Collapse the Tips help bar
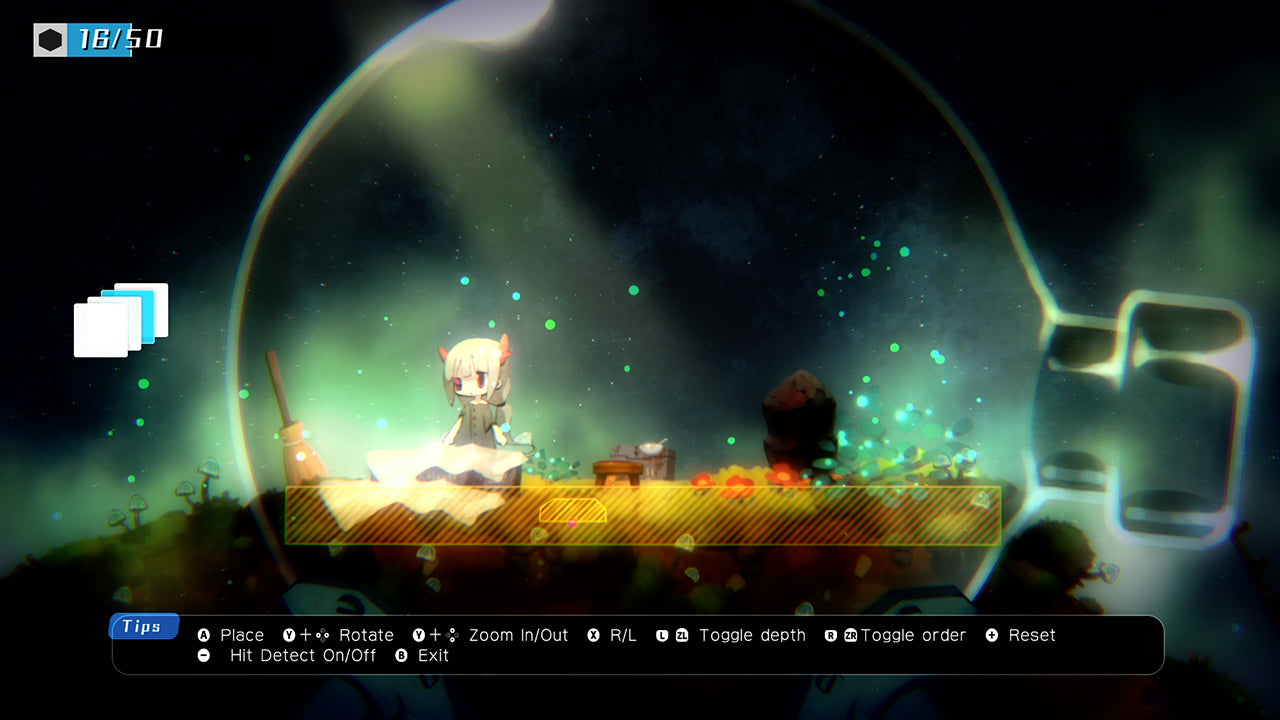1280x720 pixels. 144,627
